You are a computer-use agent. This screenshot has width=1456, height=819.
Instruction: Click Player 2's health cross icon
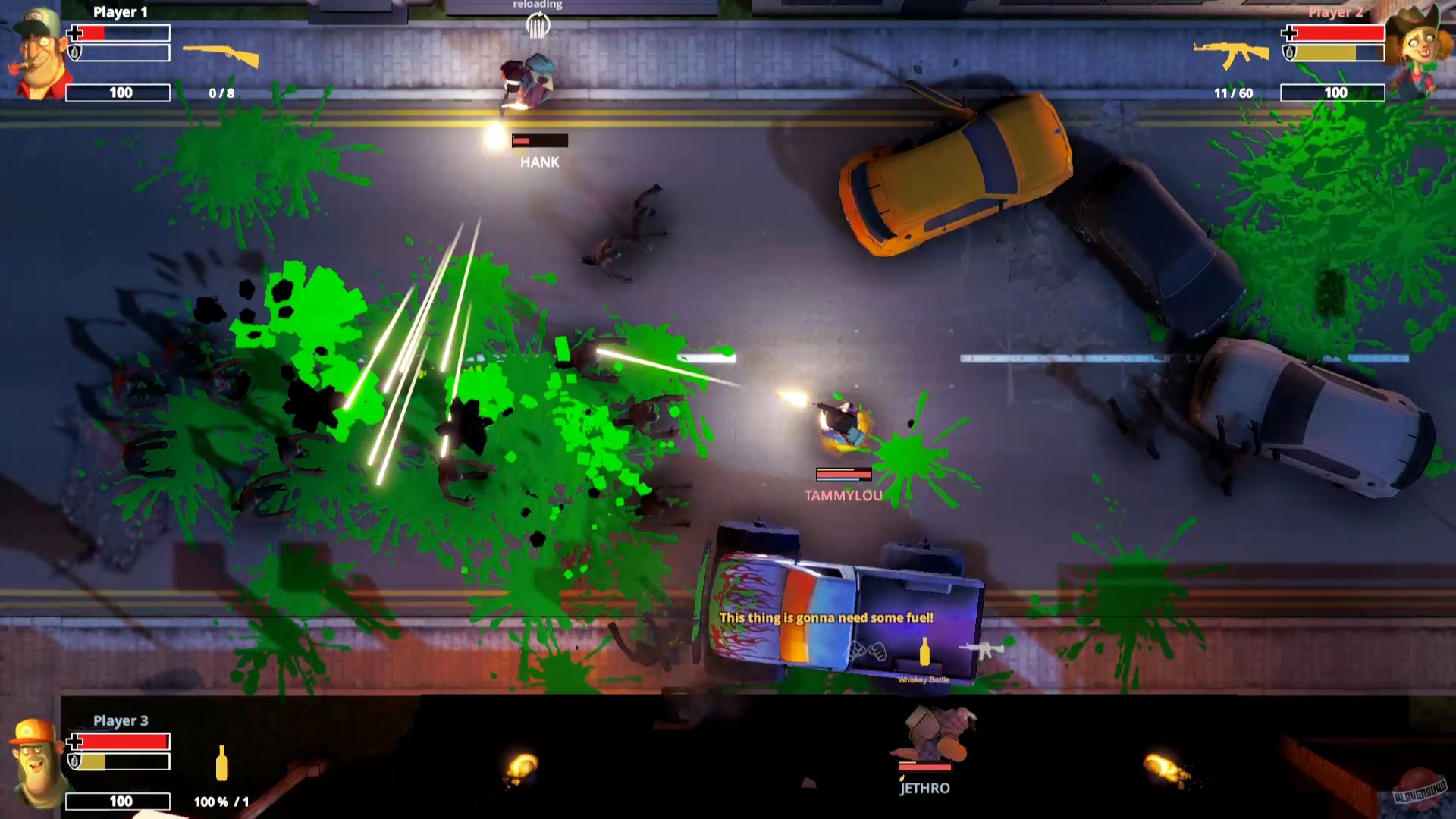tap(1289, 33)
